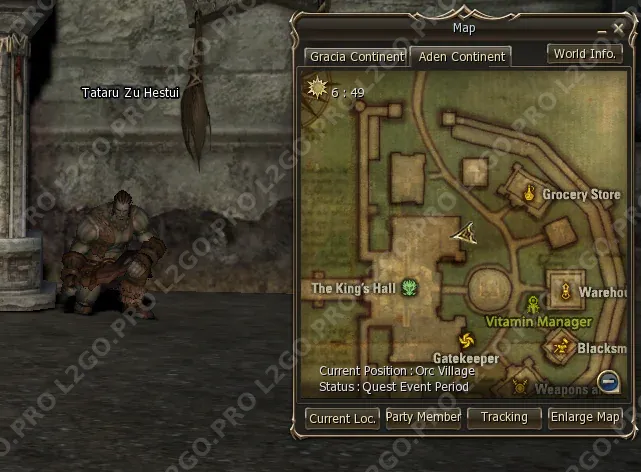The height and width of the screenshot is (472, 641).
Task: Click the Weapons shop marker icon
Action: [519, 385]
